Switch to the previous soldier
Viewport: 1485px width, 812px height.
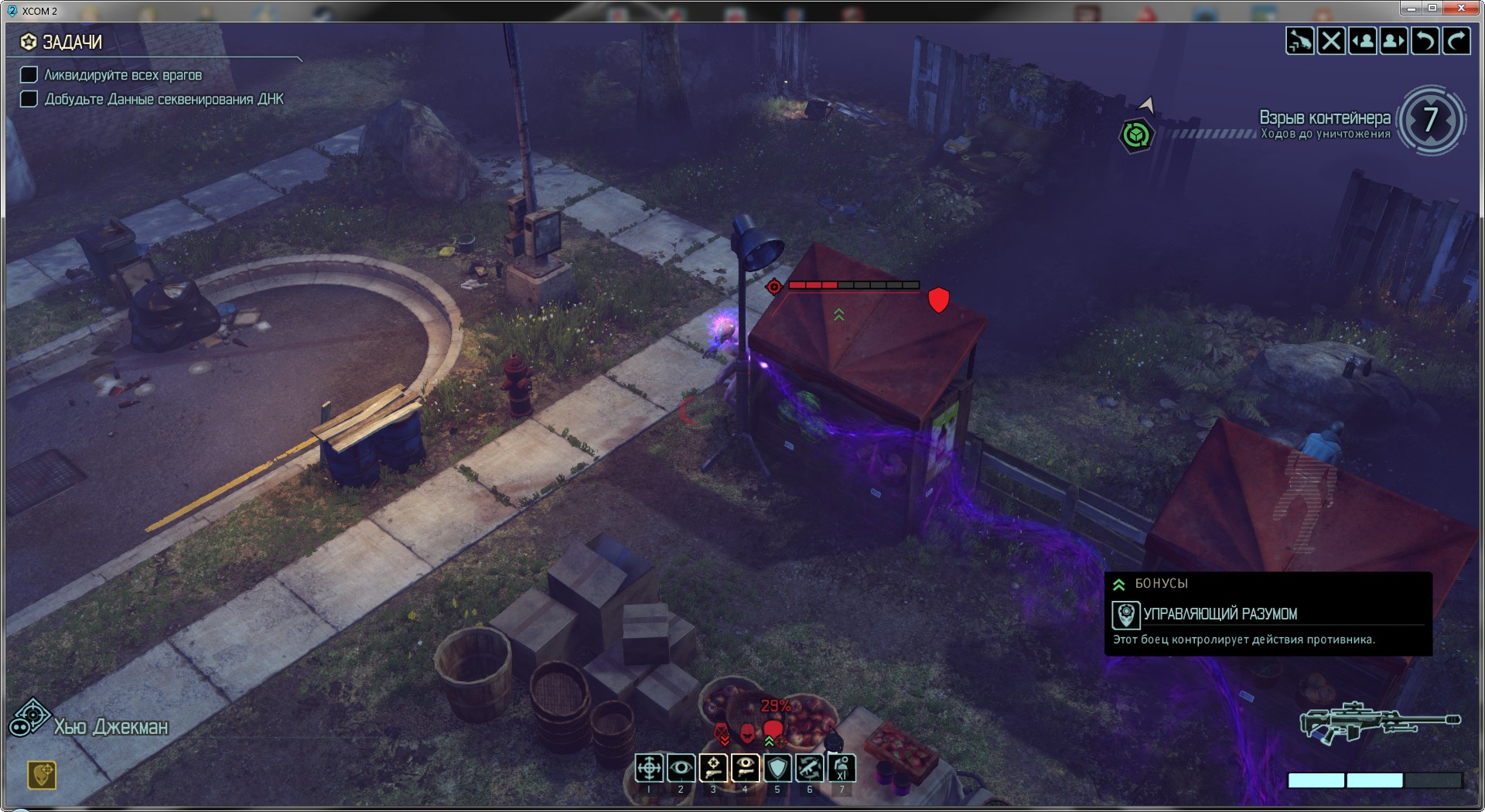coord(1362,41)
